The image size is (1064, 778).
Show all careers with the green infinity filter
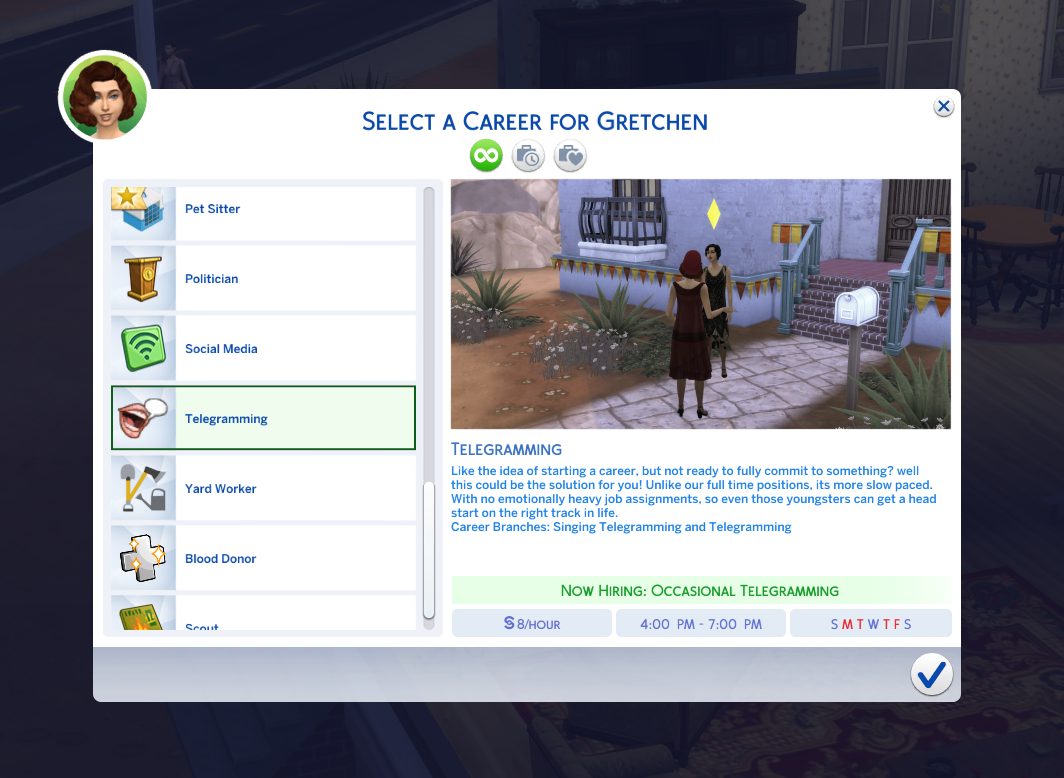[486, 156]
